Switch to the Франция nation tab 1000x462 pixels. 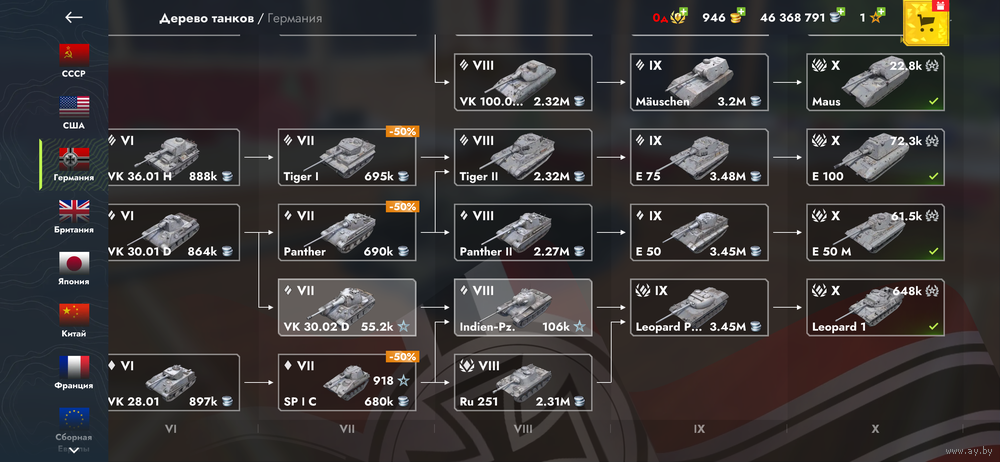click(x=74, y=371)
